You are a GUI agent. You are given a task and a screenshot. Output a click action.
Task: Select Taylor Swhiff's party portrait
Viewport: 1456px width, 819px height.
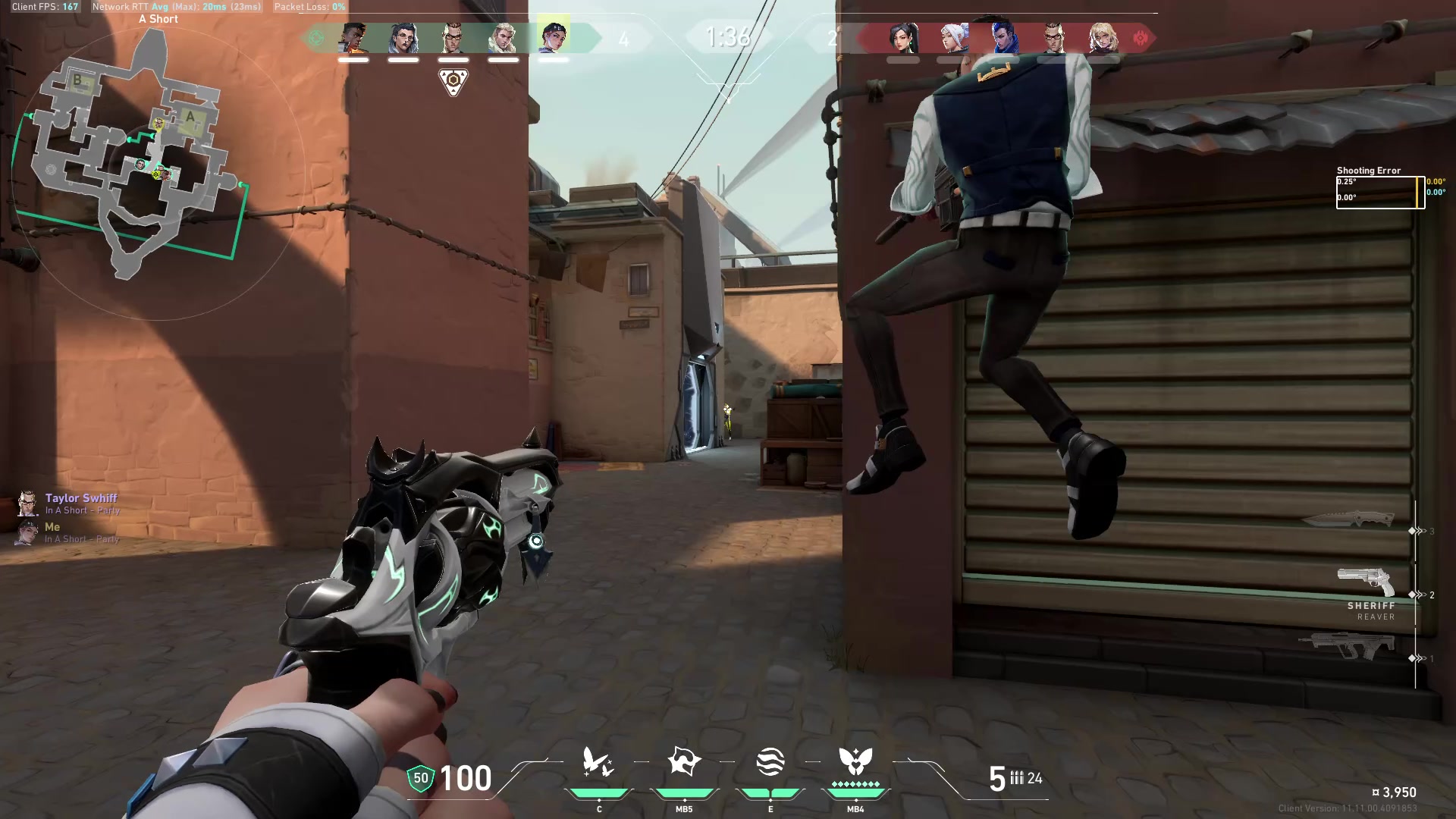click(28, 502)
